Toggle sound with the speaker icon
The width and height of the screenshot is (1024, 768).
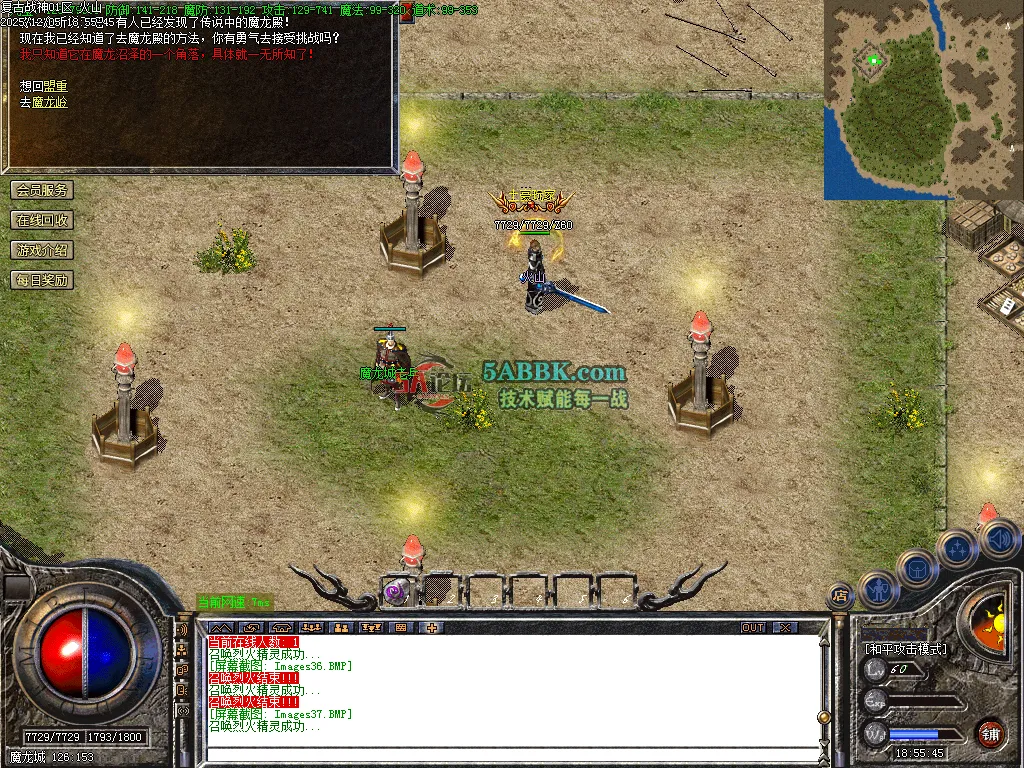998,540
